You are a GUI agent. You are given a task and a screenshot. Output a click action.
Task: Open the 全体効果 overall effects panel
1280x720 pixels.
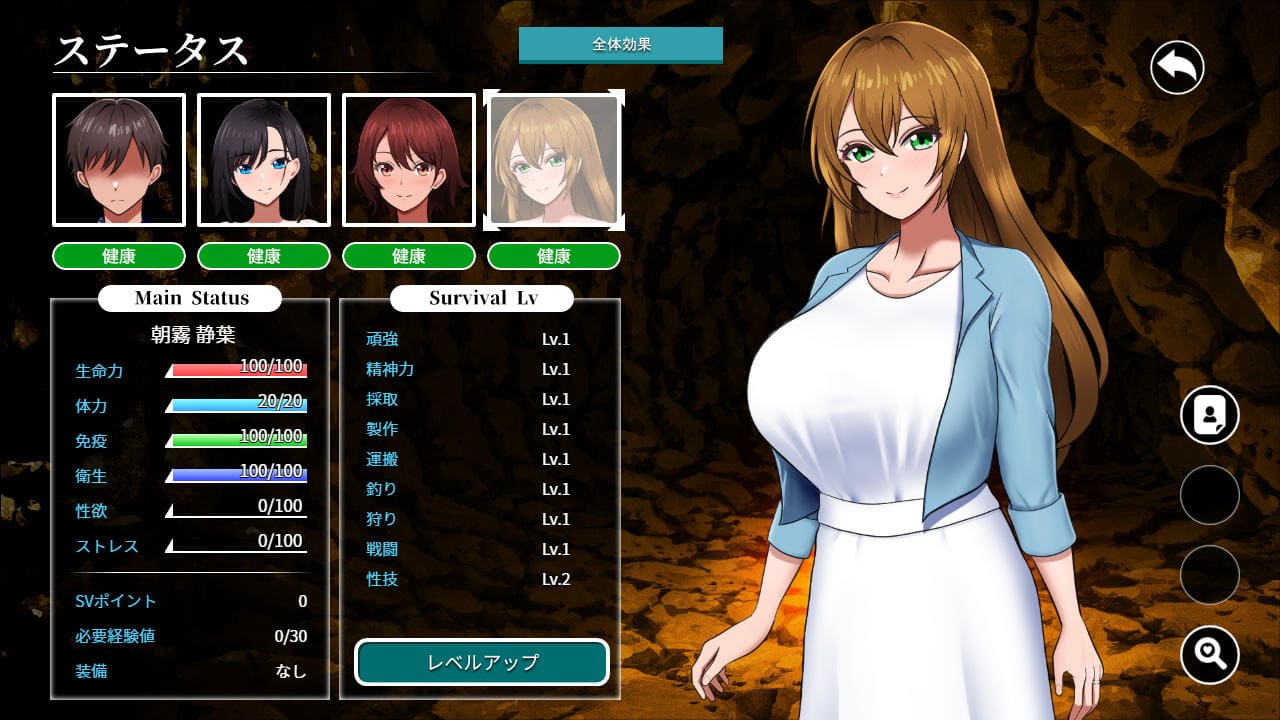point(620,45)
